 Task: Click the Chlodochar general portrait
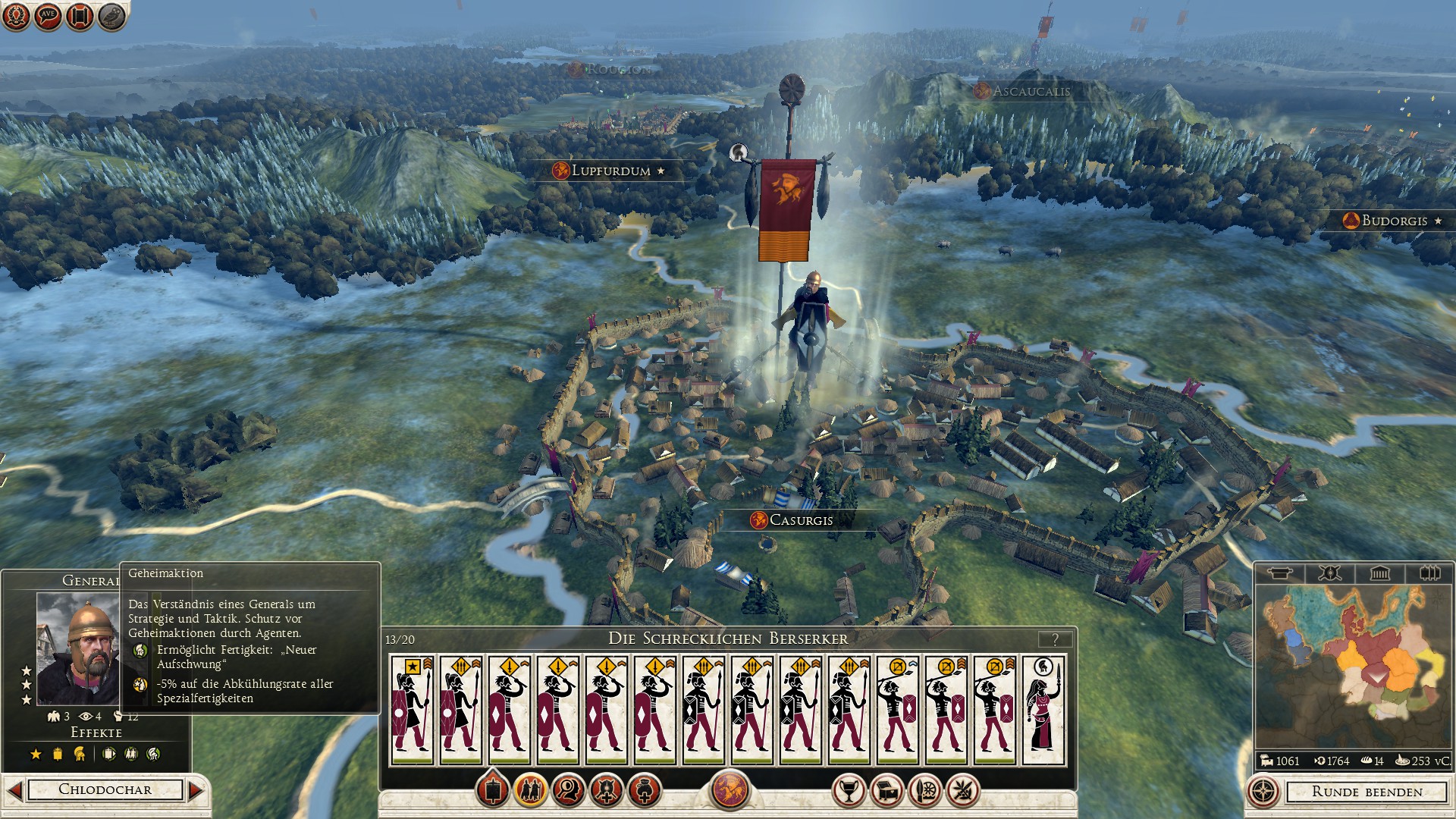[x=77, y=648]
